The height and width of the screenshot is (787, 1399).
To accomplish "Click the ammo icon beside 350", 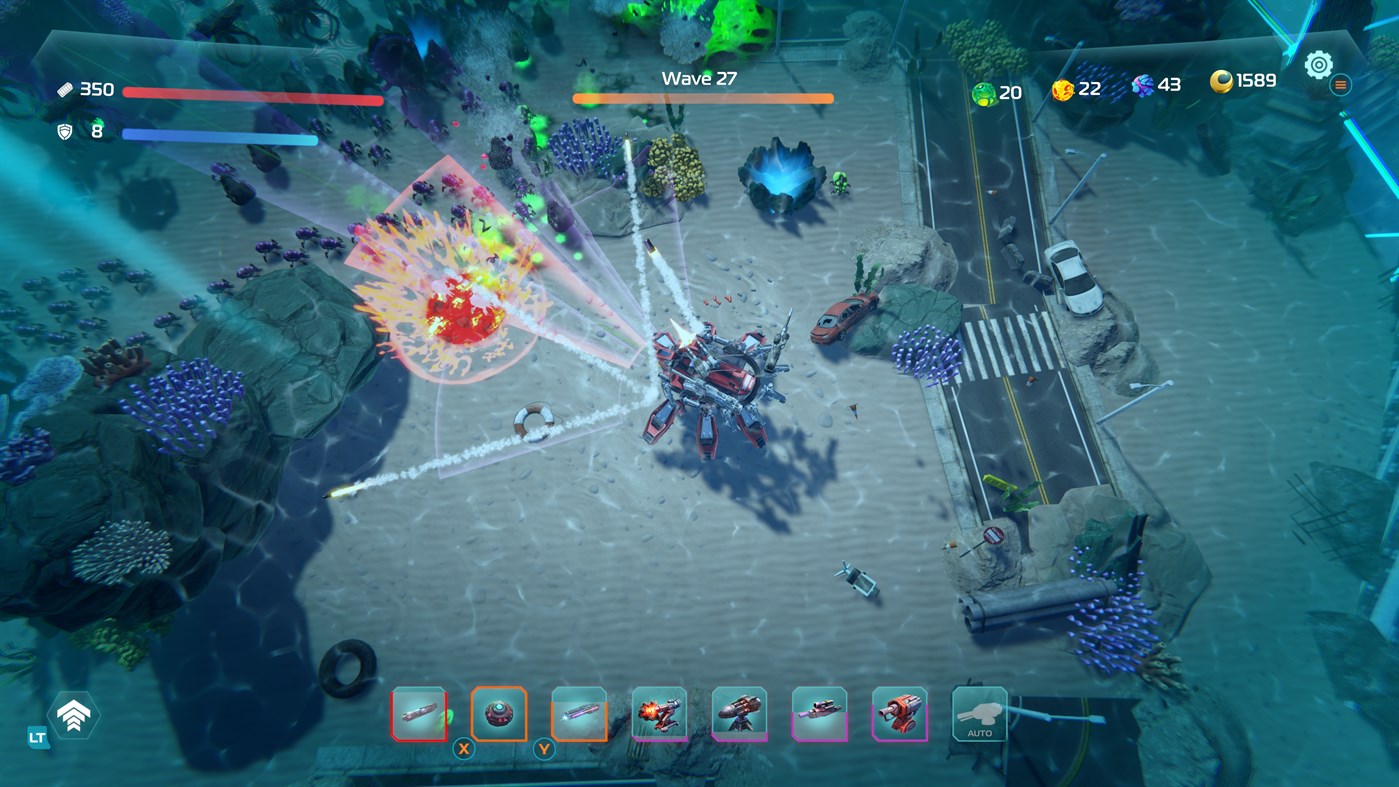I will (x=67, y=88).
